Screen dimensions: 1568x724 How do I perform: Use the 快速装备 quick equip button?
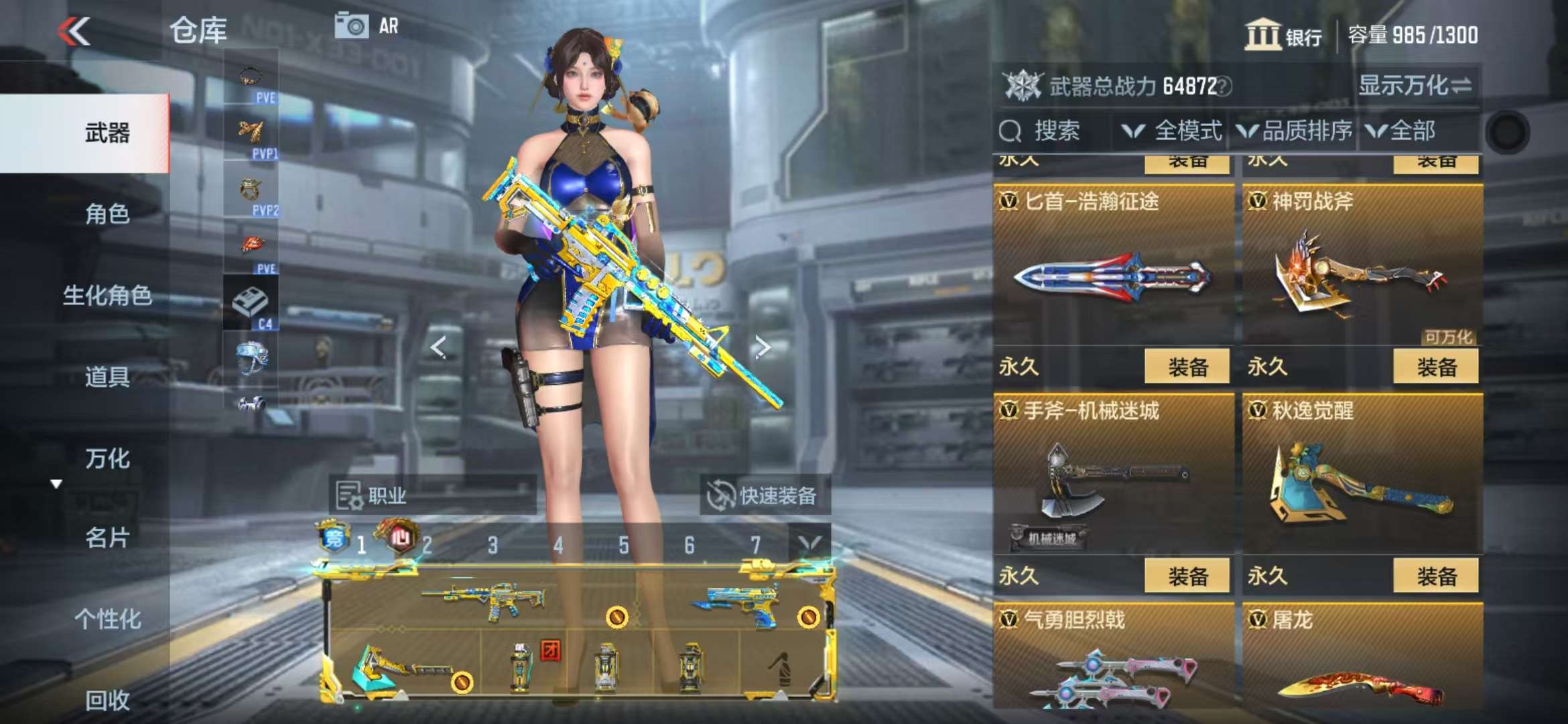[x=764, y=495]
